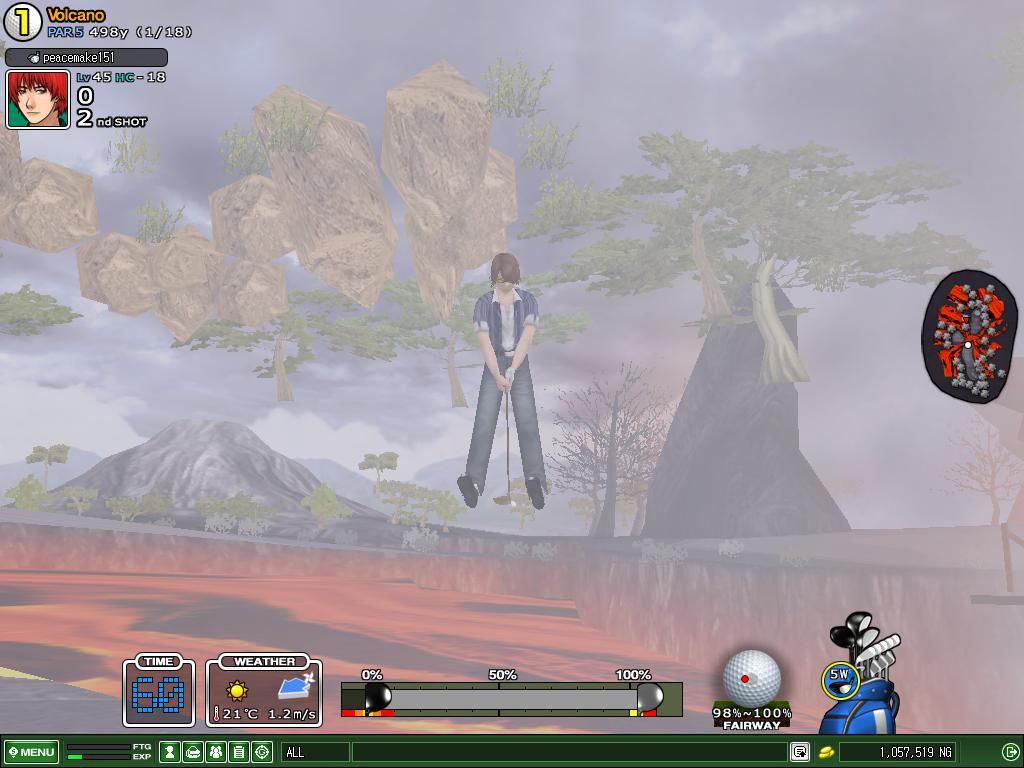Focus the chat message input field
This screenshot has height=768, width=1024.
click(568, 752)
